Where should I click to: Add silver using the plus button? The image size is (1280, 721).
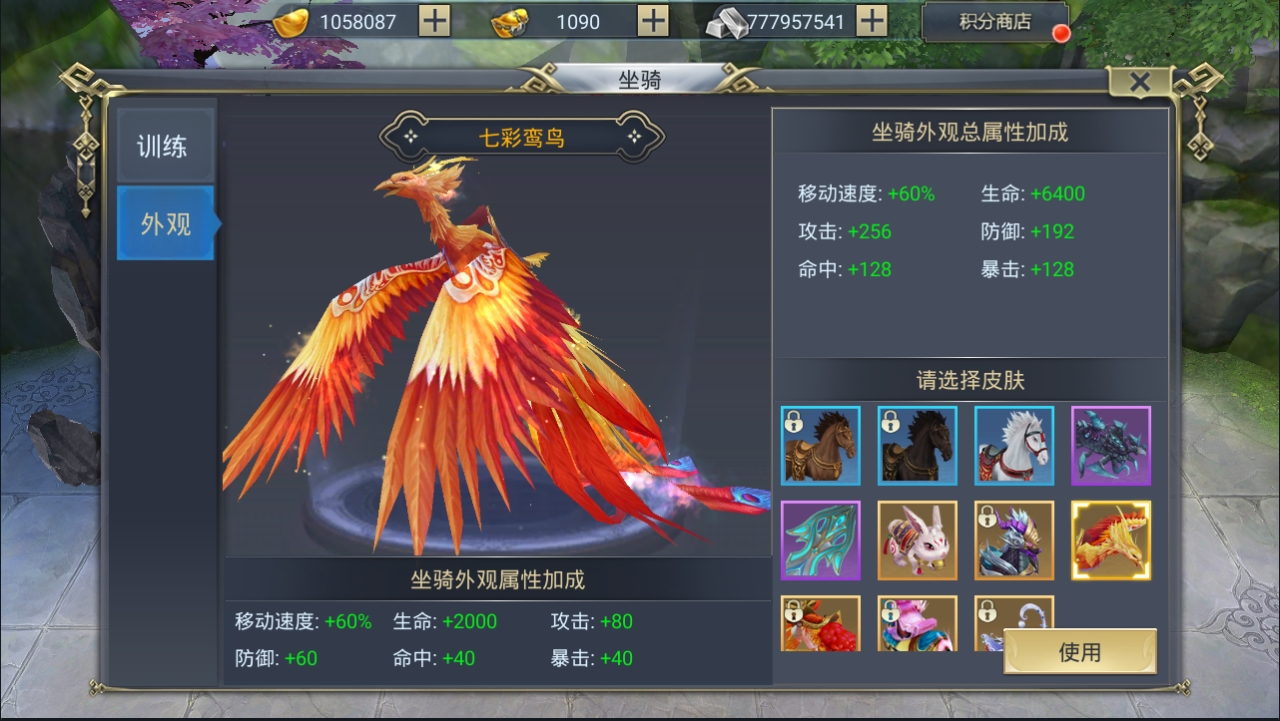pos(872,21)
